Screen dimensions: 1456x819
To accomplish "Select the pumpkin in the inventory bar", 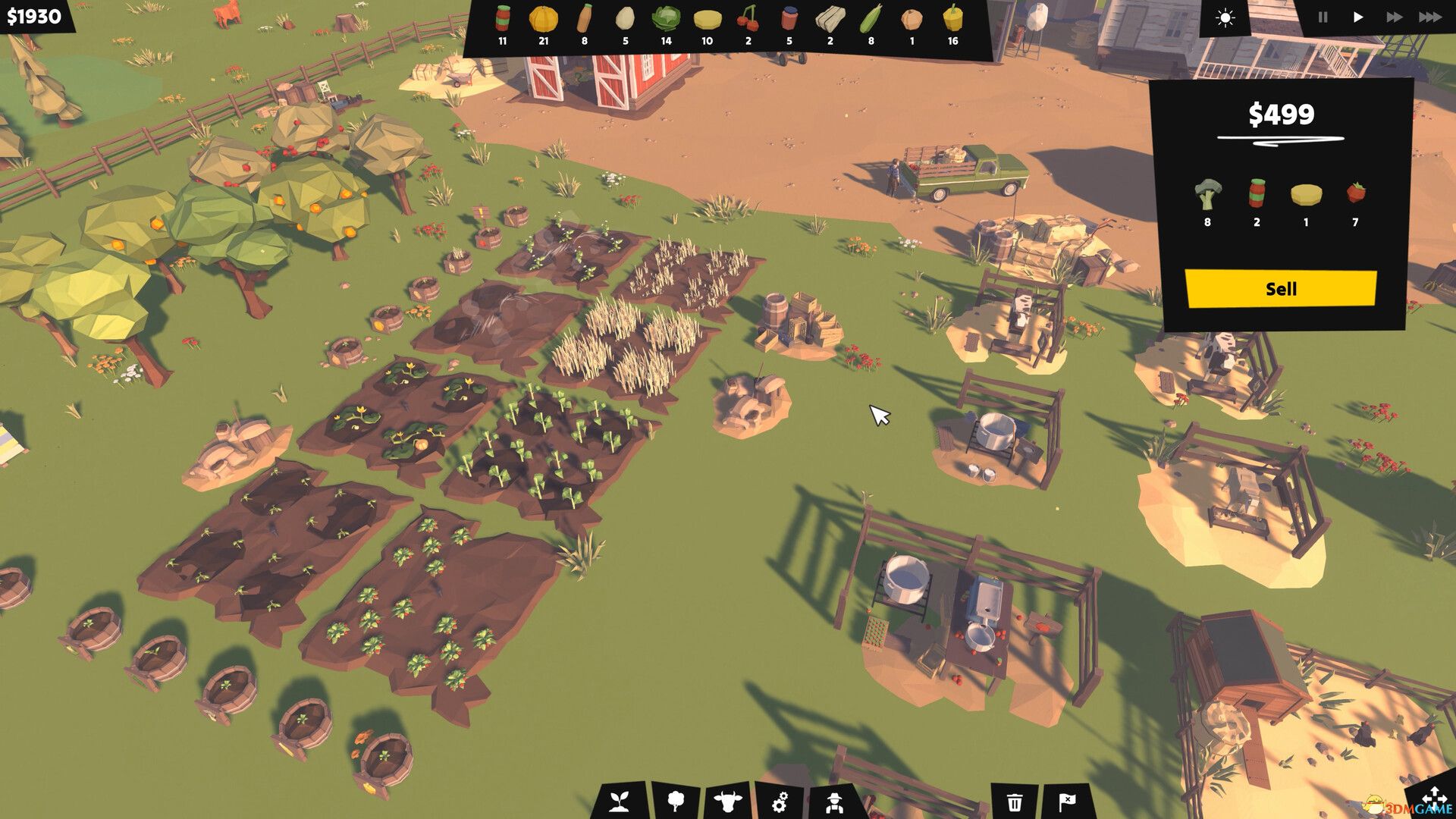I will [x=543, y=19].
